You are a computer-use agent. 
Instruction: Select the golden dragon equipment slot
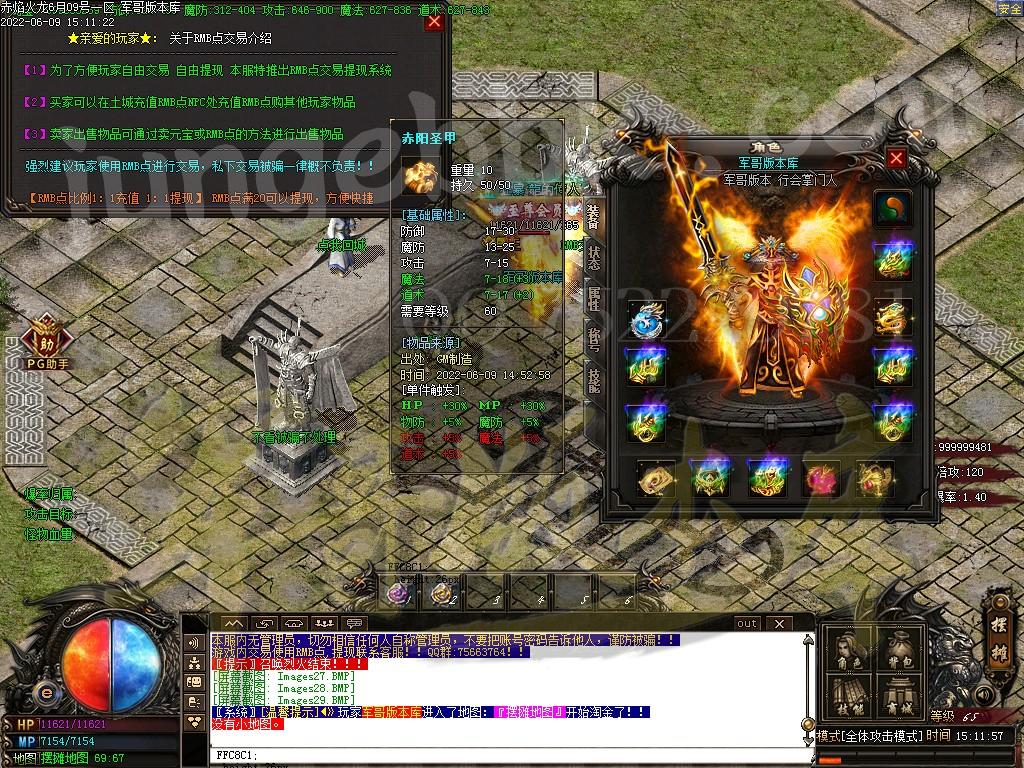coord(892,319)
